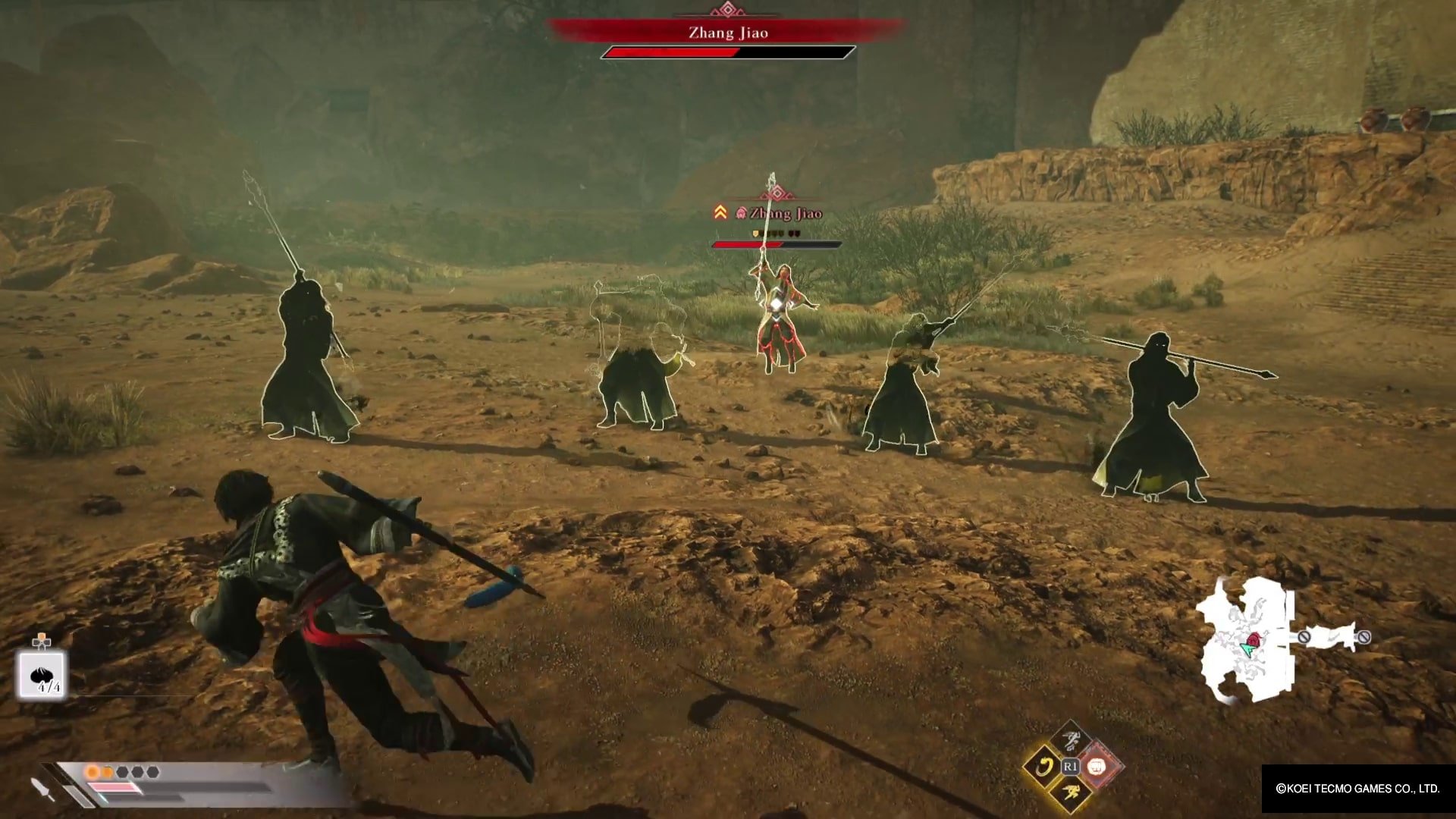Click a grey hexagon on the player gauge
1456x819 pixels.
[x=124, y=772]
